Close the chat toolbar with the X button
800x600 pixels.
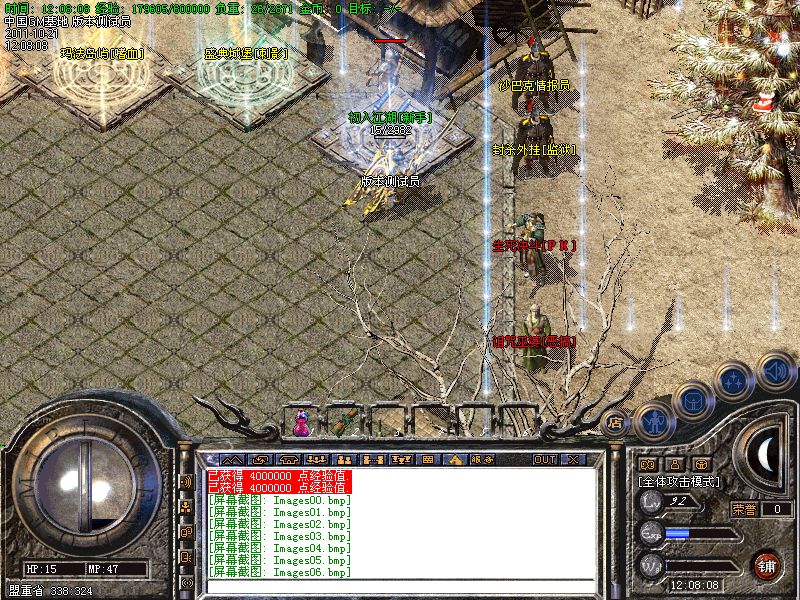pyautogui.click(x=573, y=459)
